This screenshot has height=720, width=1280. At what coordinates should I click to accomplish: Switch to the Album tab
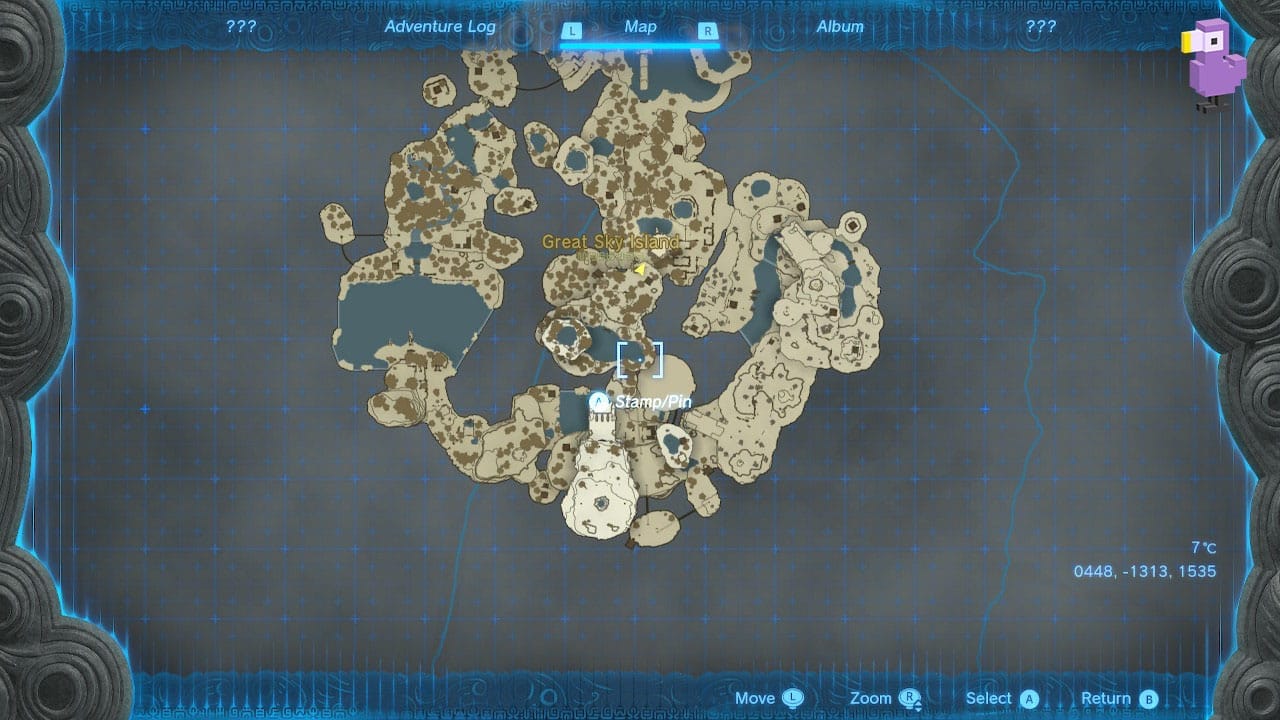[x=841, y=27]
